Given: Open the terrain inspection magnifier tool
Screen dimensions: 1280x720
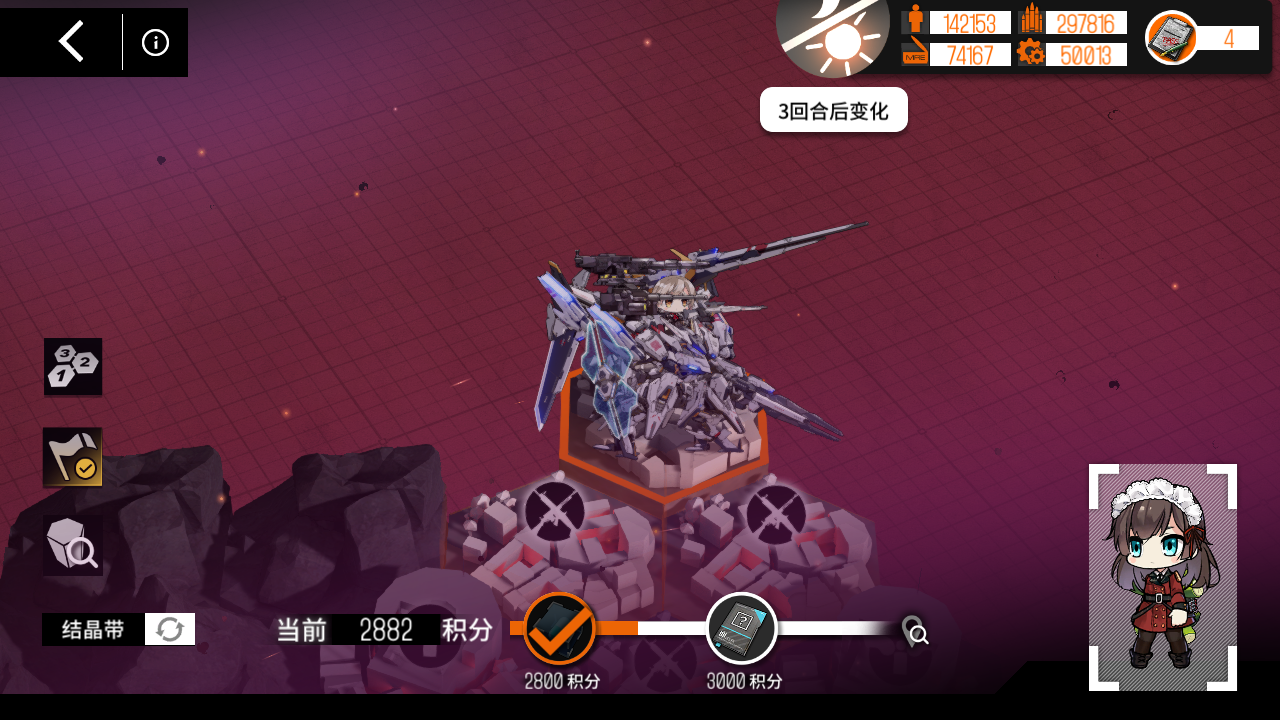Looking at the screenshot, I should pos(72,545).
